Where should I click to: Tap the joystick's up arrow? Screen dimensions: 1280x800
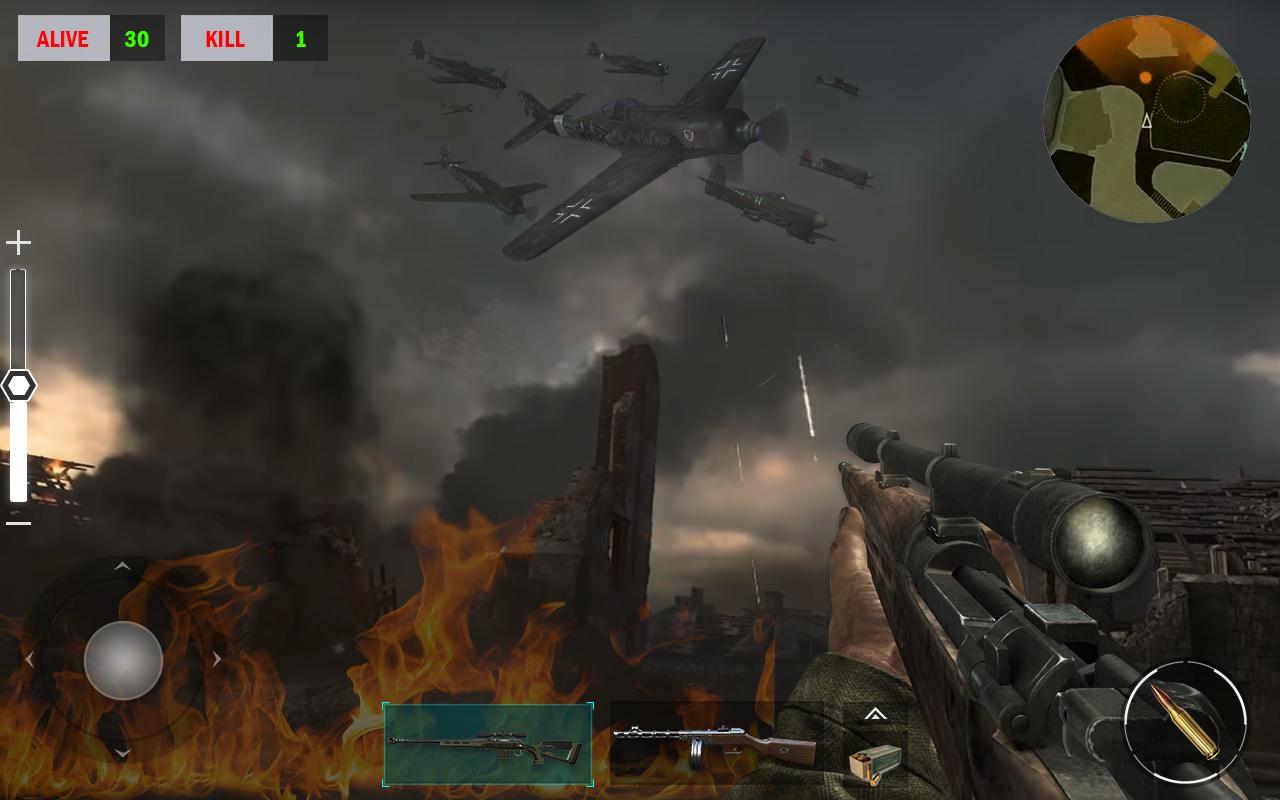(122, 567)
